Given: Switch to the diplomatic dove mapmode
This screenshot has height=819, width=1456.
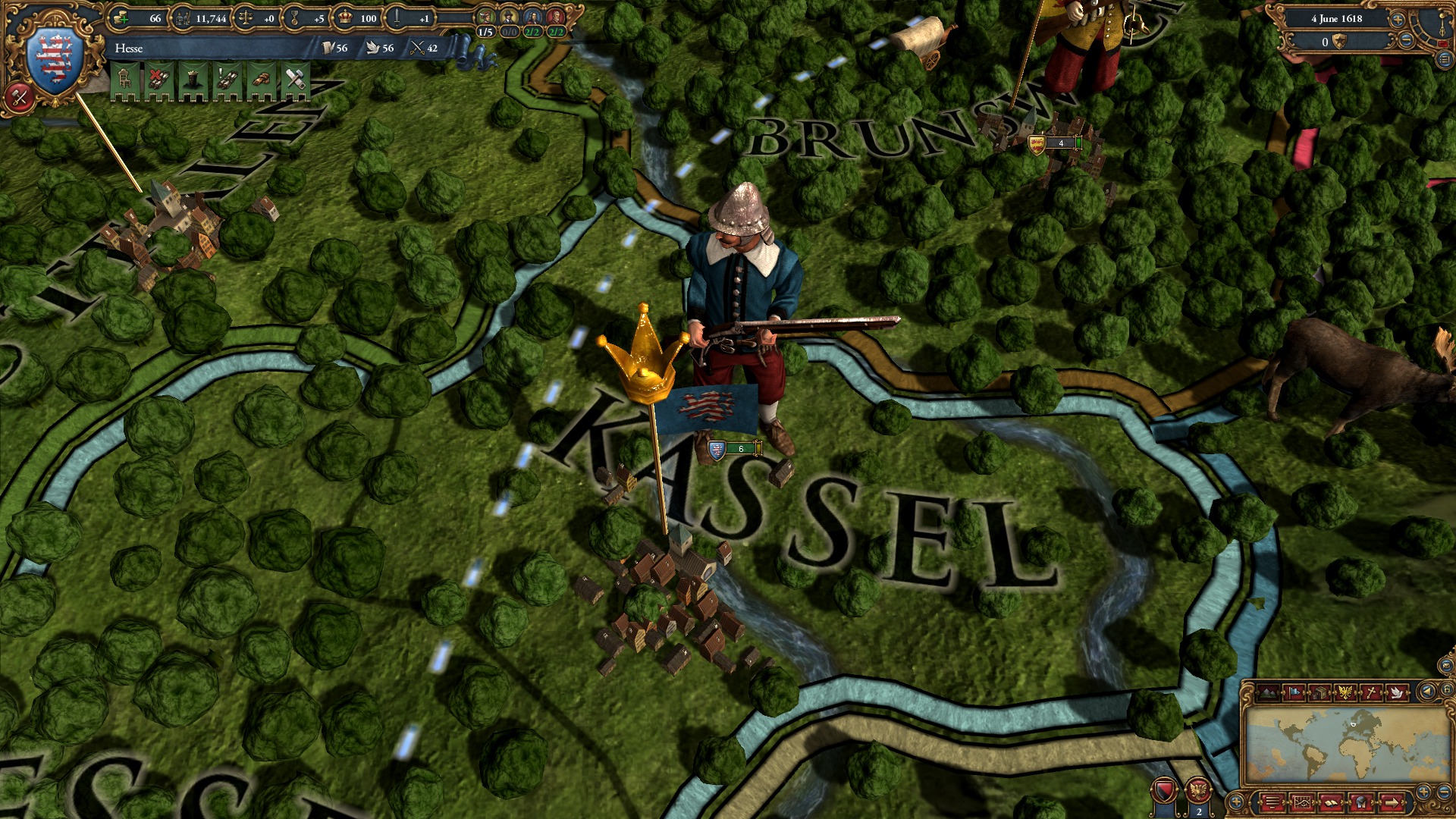Looking at the screenshot, I should click(1397, 693).
